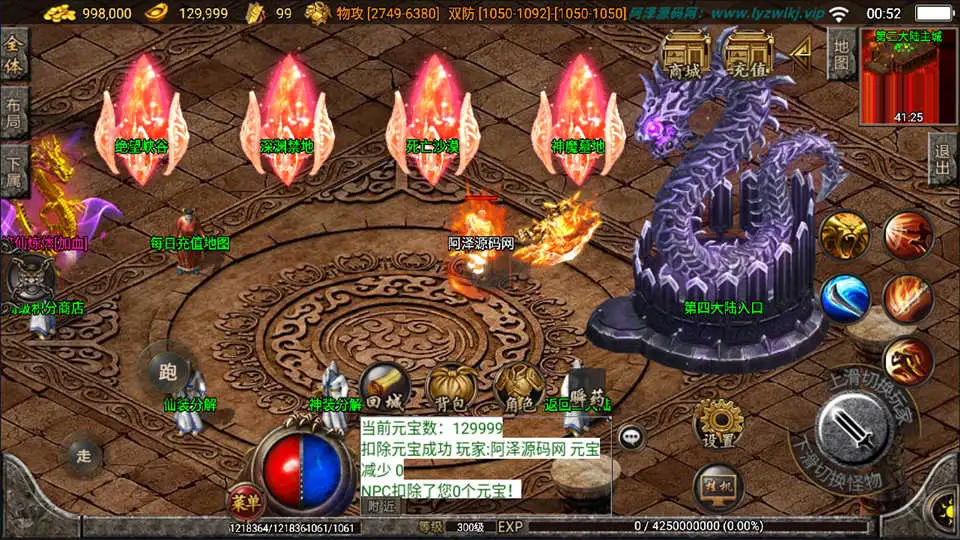The image size is (960, 540).
Task: Open the 背包 backpack
Action: coord(451,388)
